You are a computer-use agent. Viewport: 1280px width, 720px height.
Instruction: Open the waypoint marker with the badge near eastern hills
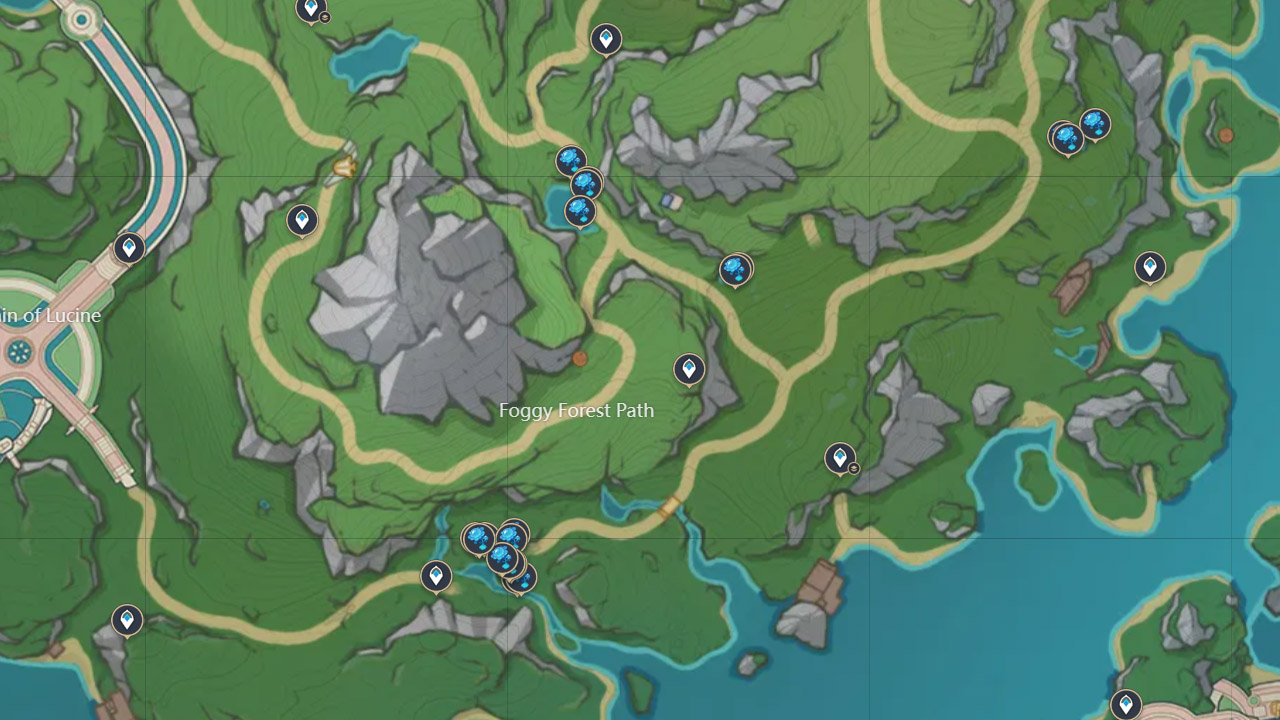pos(840,456)
